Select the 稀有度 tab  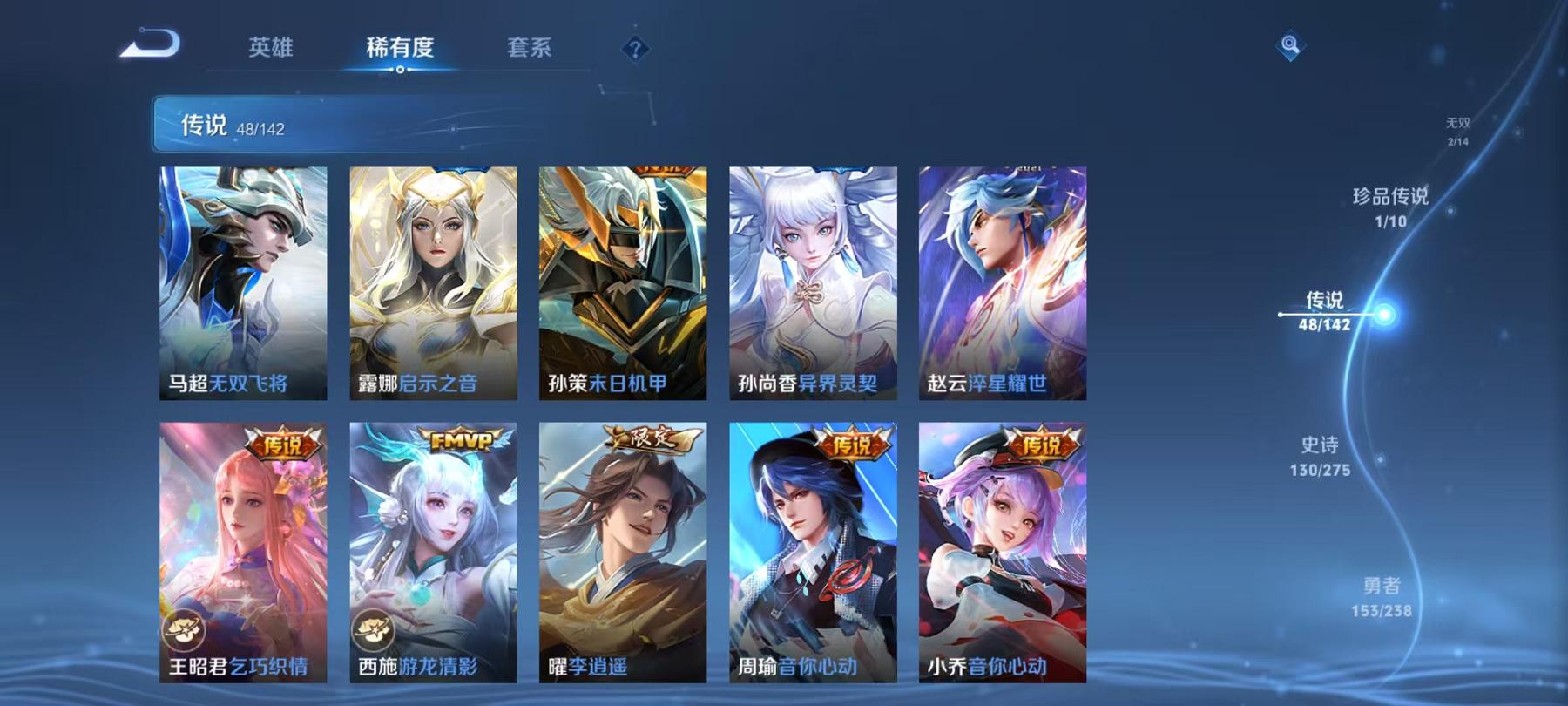pos(401,50)
